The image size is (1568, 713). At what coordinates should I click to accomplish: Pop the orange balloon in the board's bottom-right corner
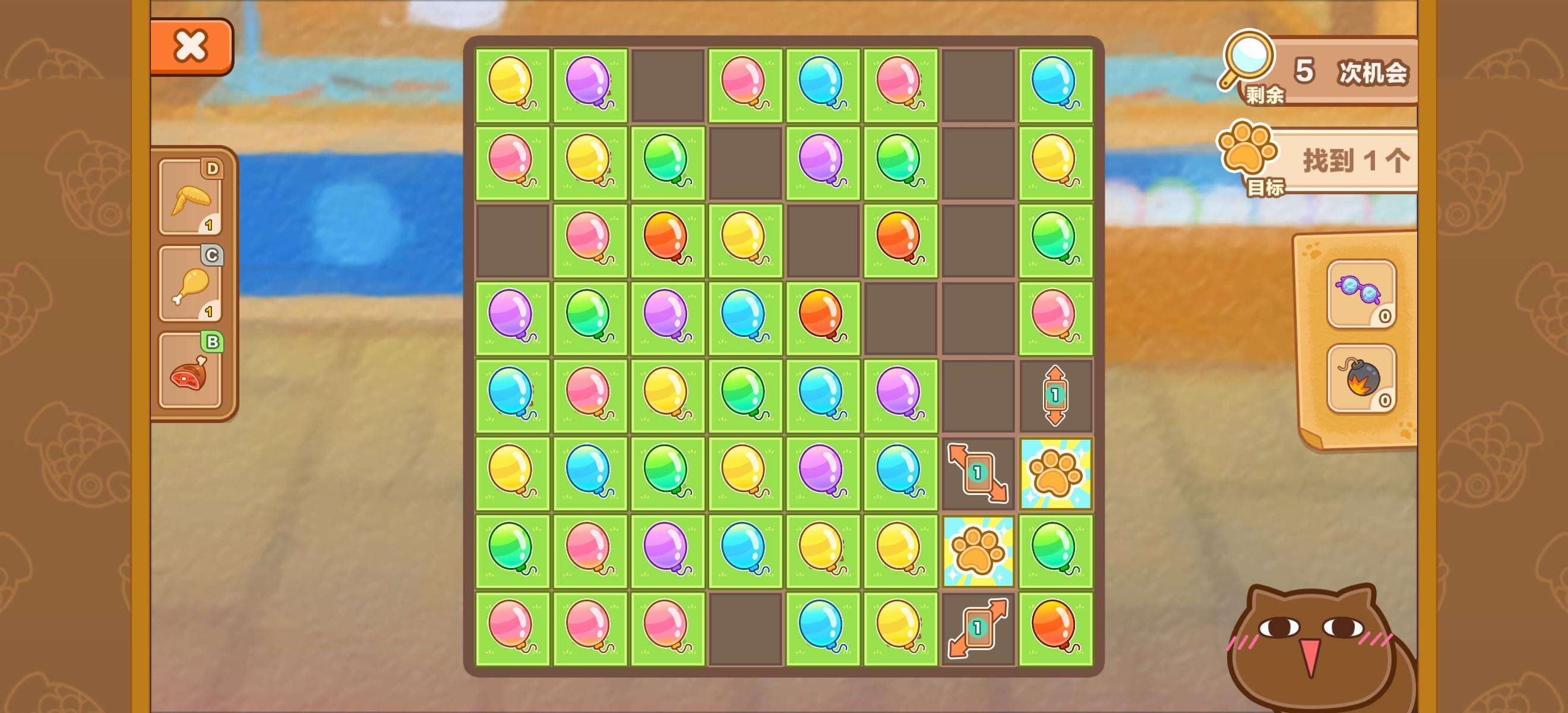tap(1055, 627)
